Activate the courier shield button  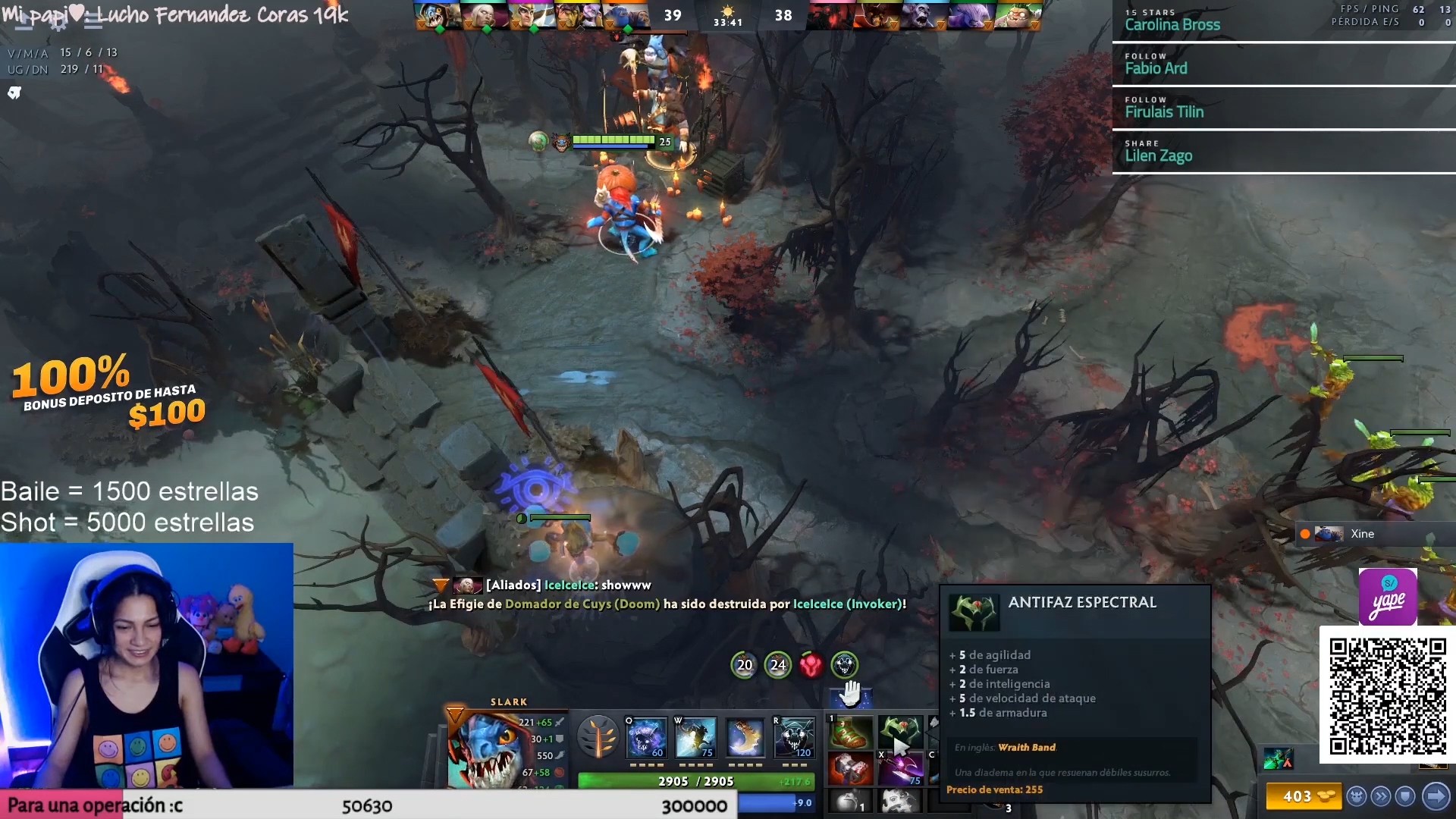coord(1406,796)
